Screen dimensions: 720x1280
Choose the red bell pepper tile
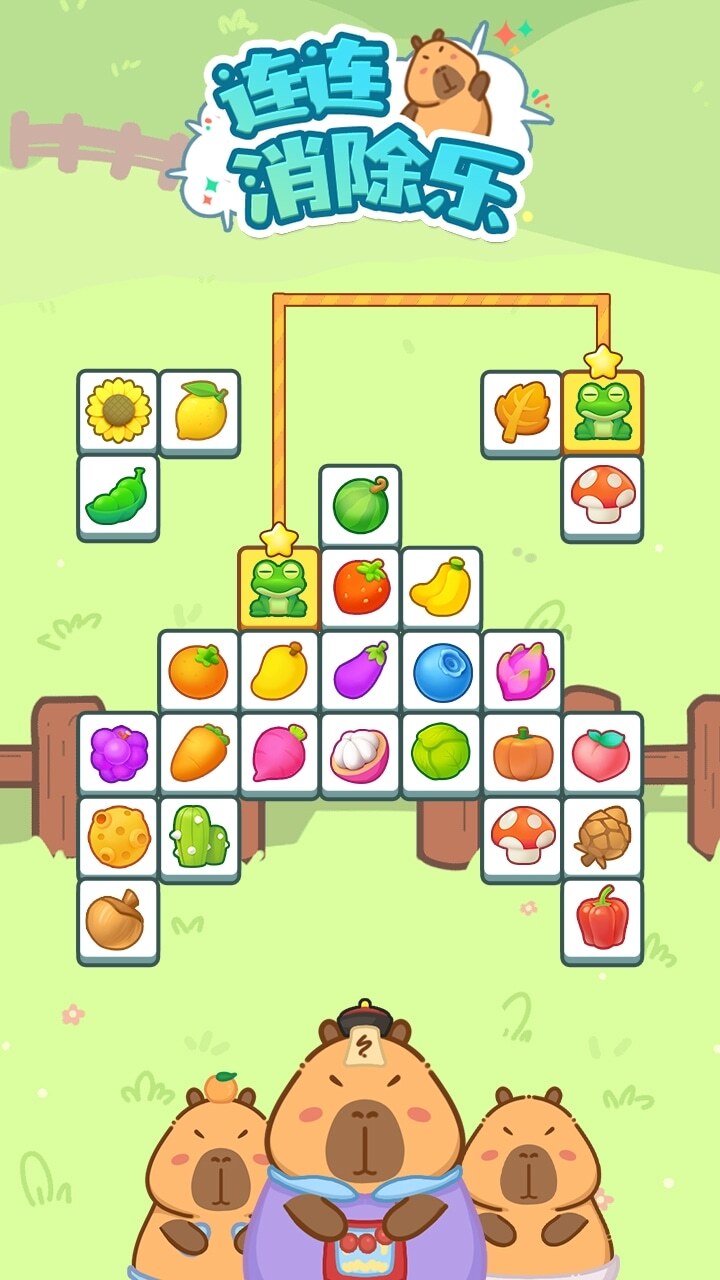602,919
